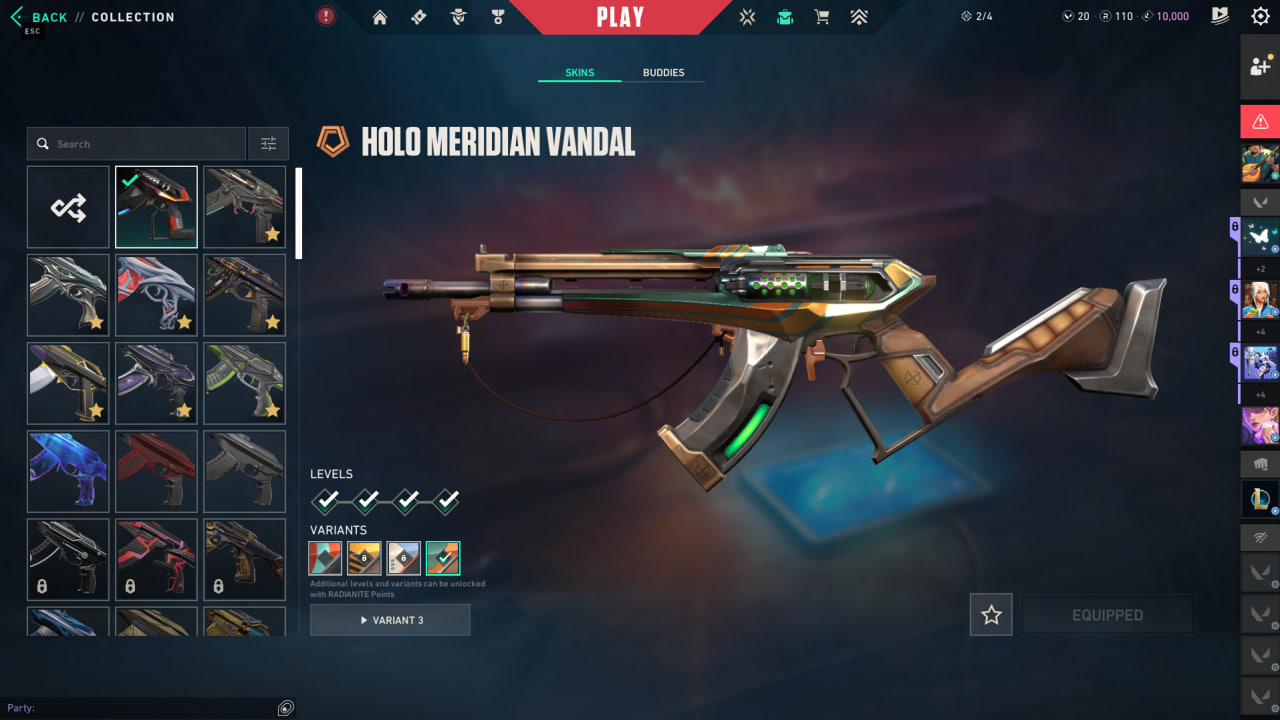Screen dimensions: 1280x720
Task: Select the fourth checked variant swatch
Action: 443,558
